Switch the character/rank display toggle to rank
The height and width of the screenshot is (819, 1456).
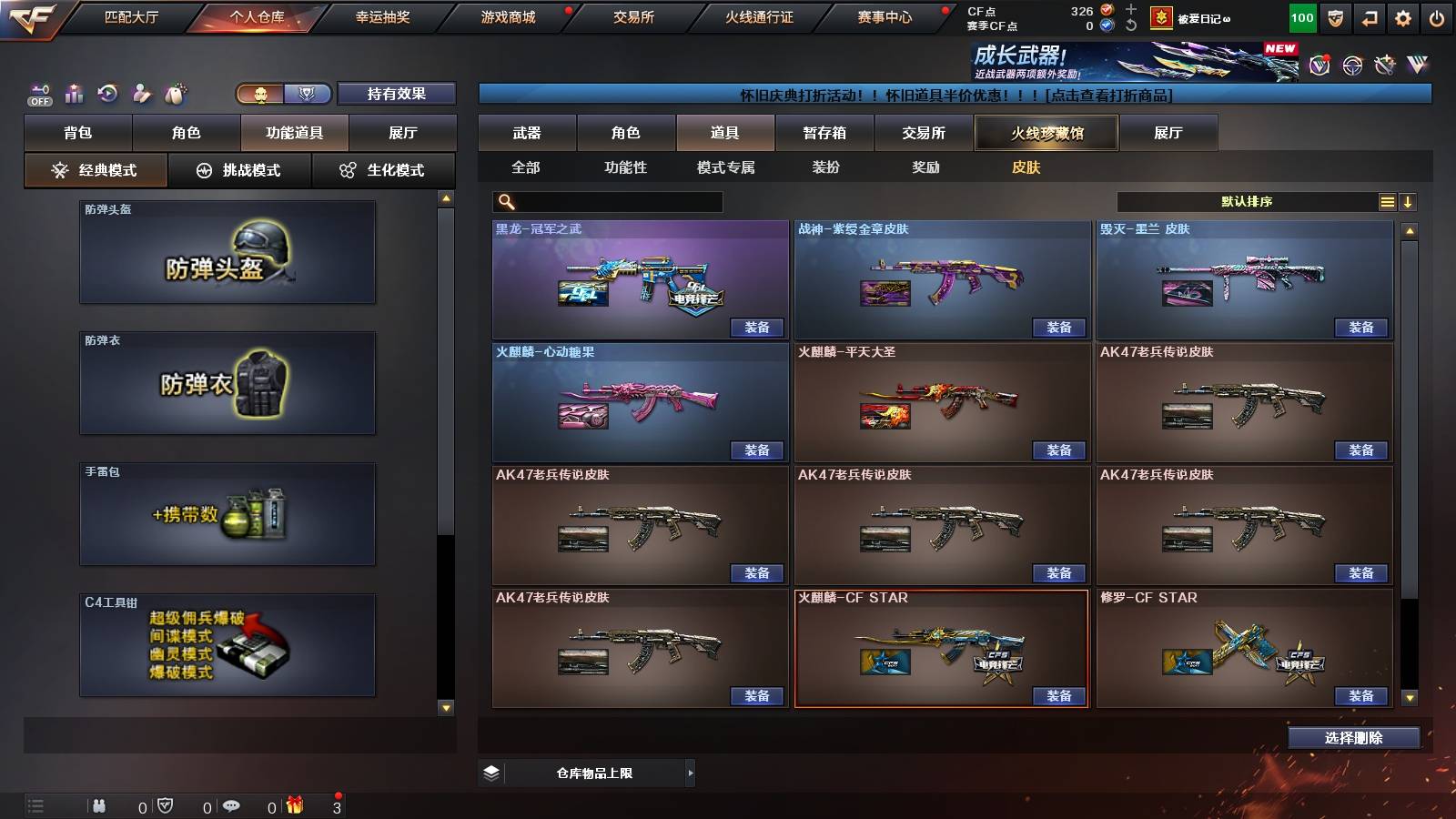[x=308, y=94]
